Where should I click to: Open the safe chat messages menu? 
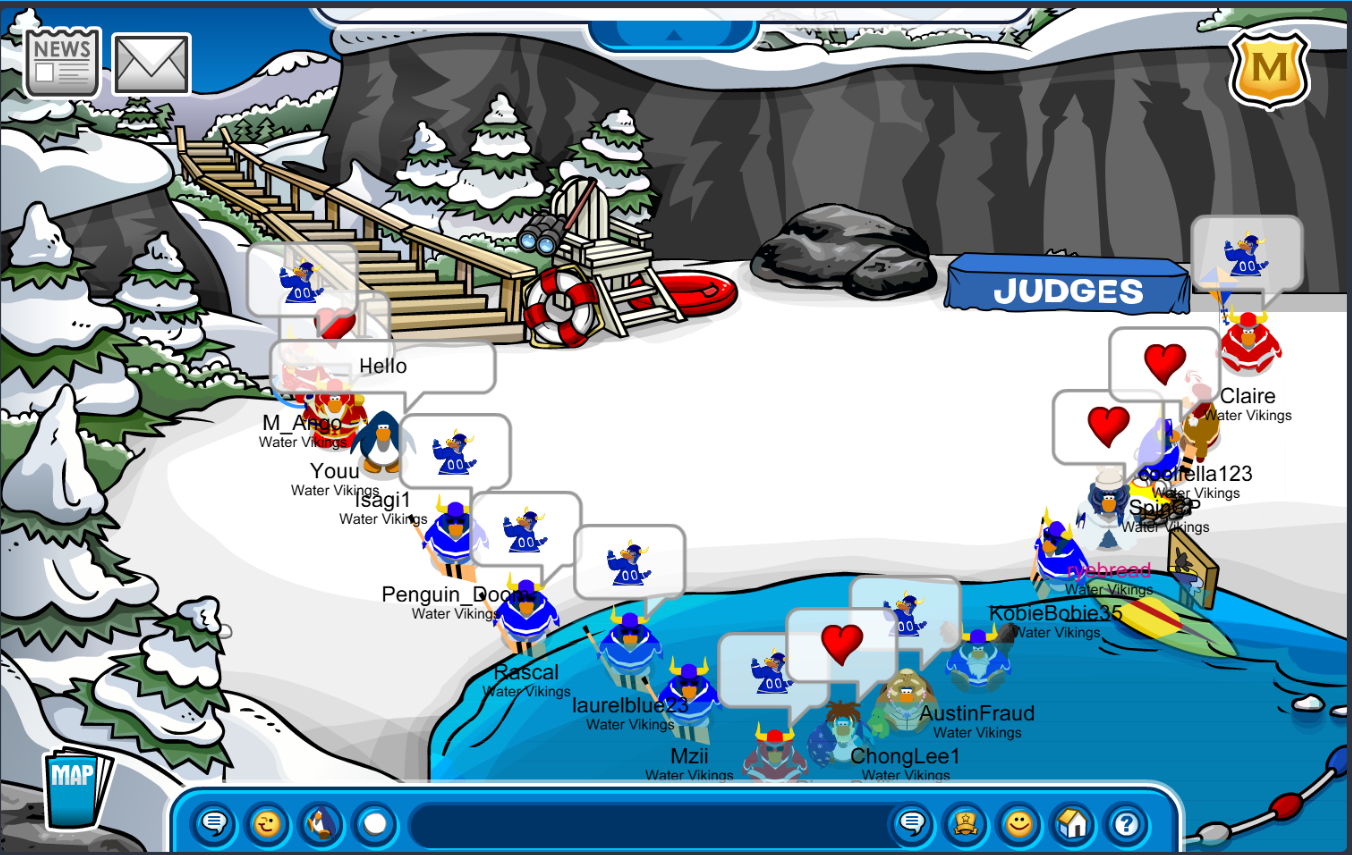point(213,824)
